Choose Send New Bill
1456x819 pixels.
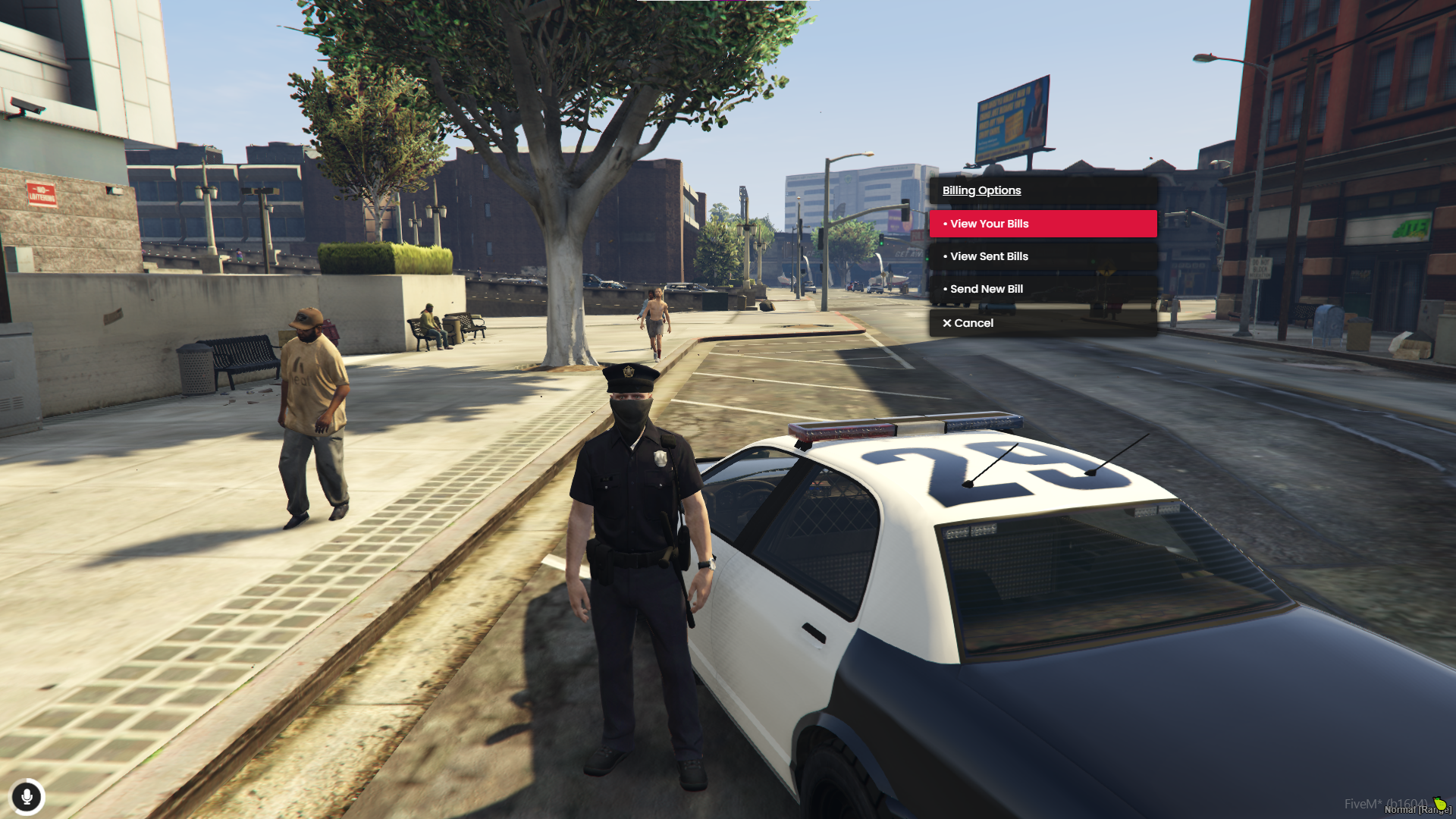pos(1042,289)
